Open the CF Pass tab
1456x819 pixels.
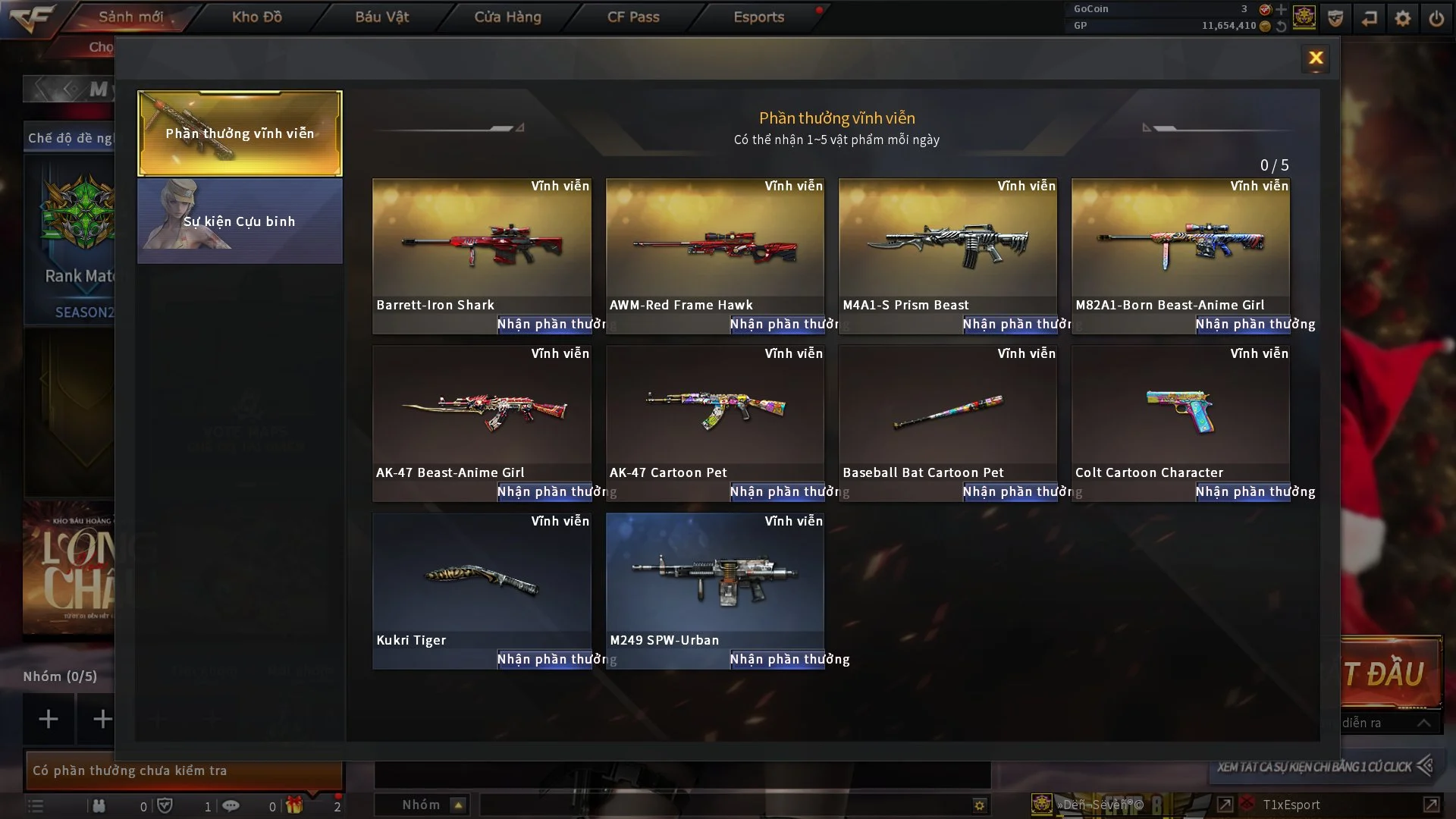(x=633, y=17)
